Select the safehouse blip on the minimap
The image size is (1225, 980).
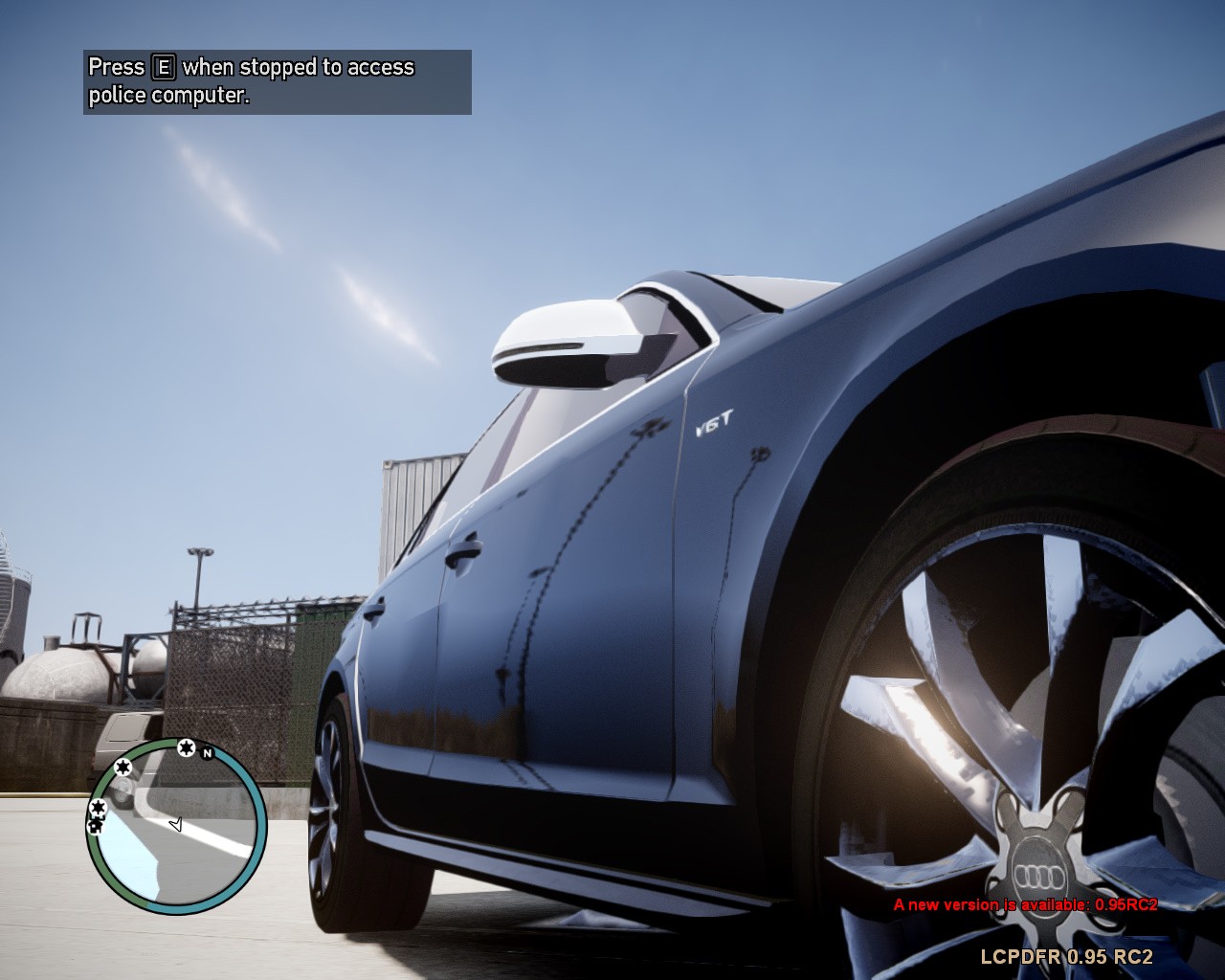tap(95, 825)
